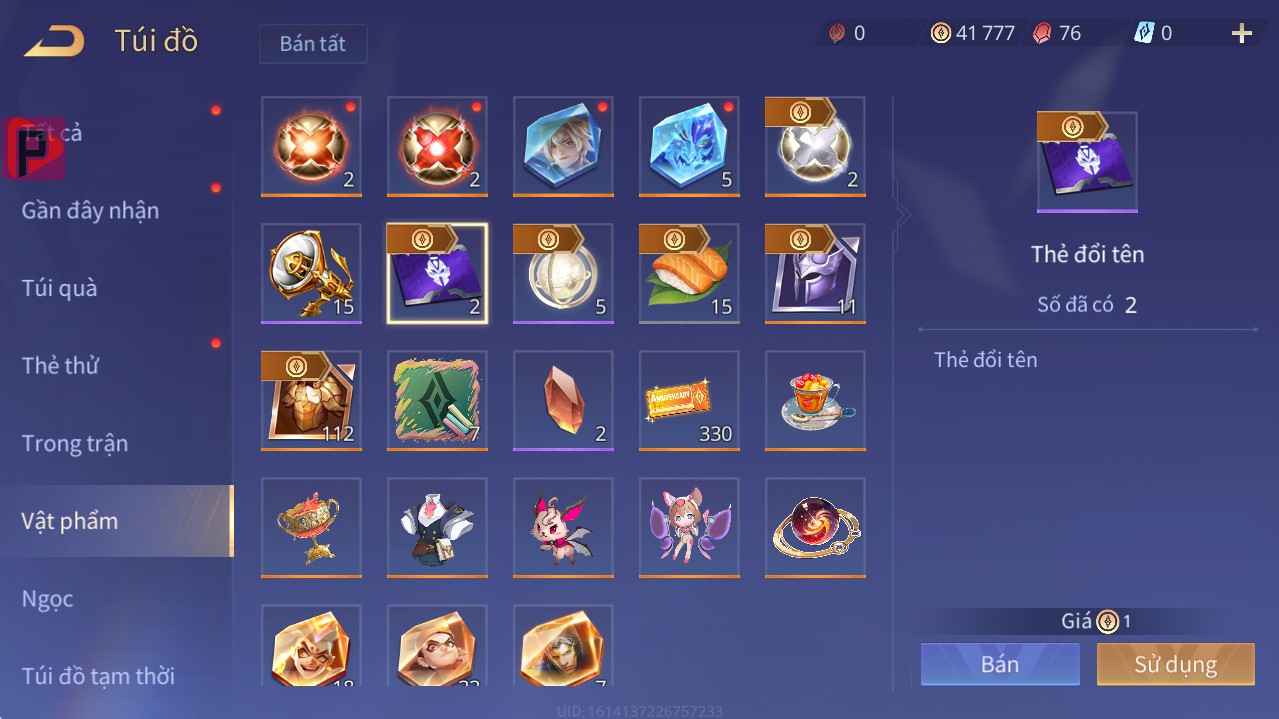The width and height of the screenshot is (1279, 719).
Task: Pick the Anniversary ticket slot
Action: coord(689,400)
